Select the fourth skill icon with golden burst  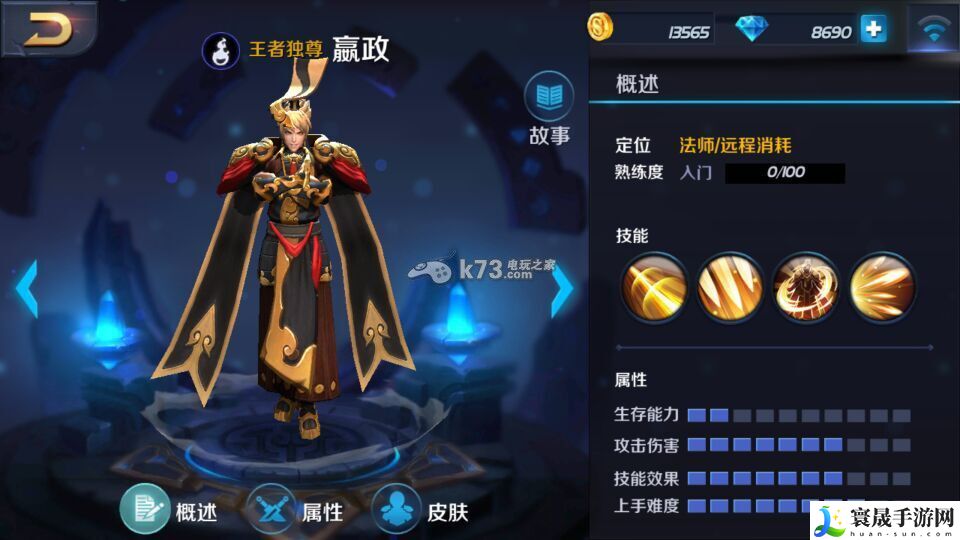point(882,288)
